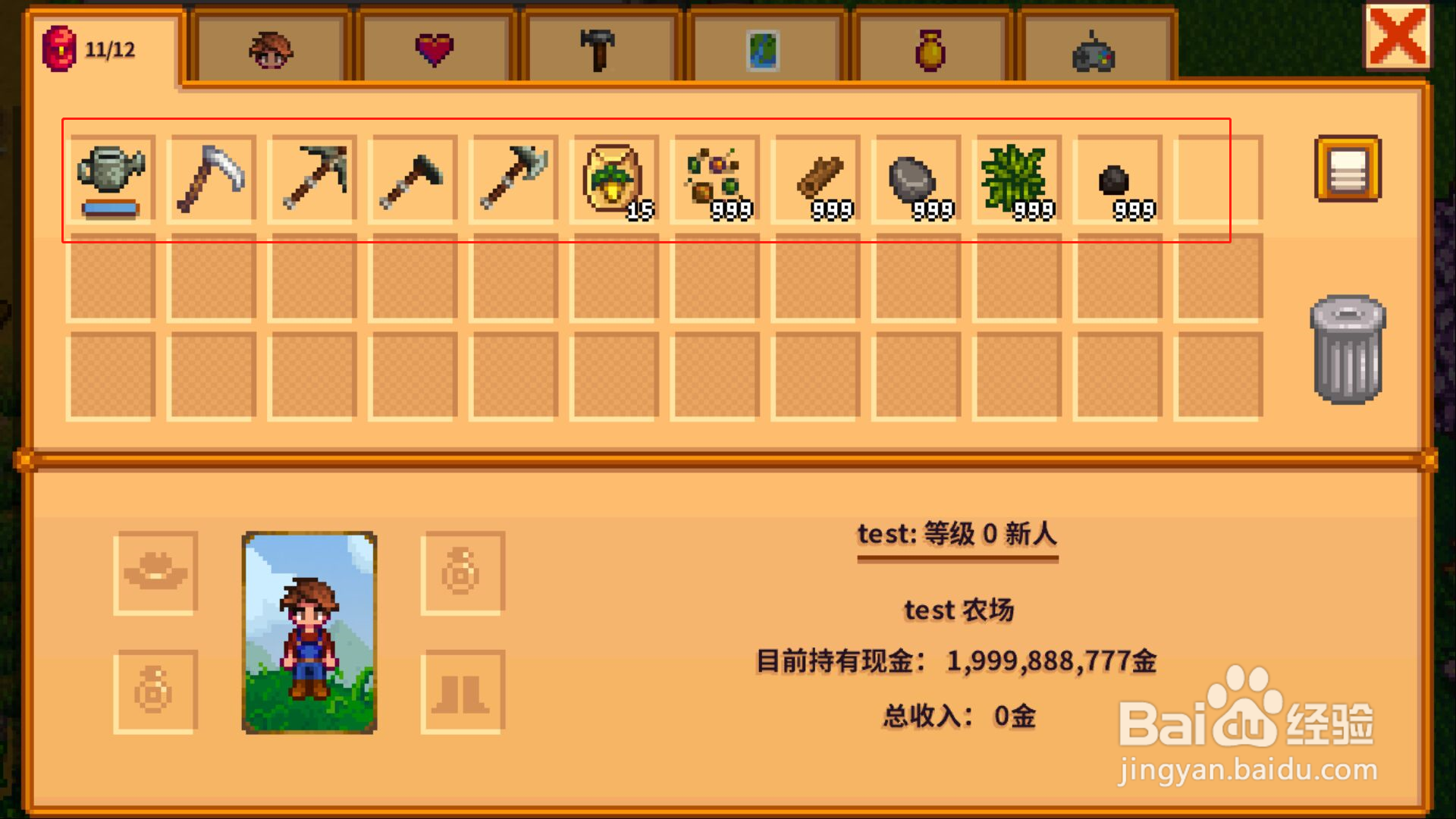
Task: Click the watering can water level bar
Action: tap(110, 209)
